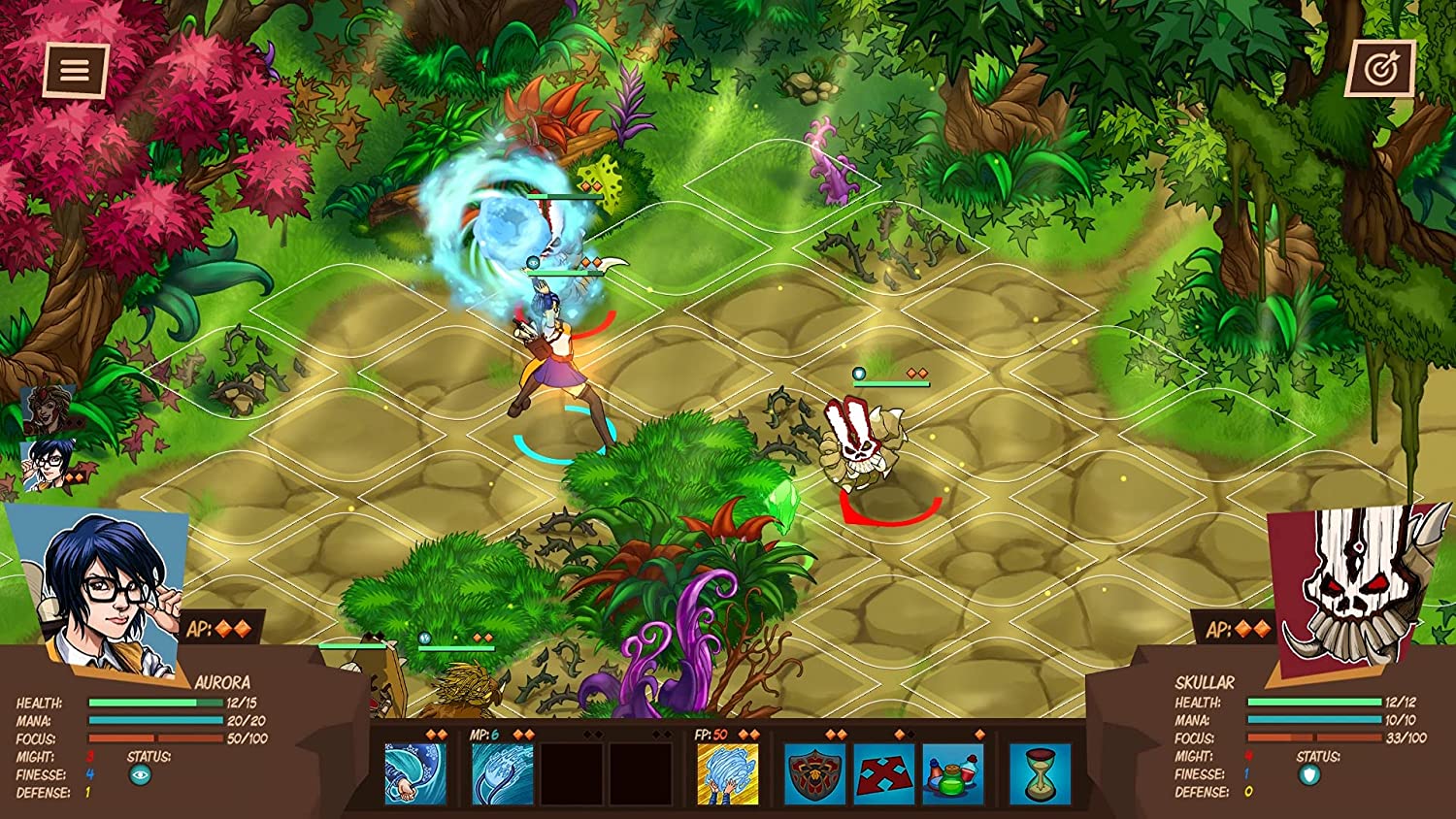Click the target reticle icon top right
This screenshot has width=1456, height=819.
1382,70
